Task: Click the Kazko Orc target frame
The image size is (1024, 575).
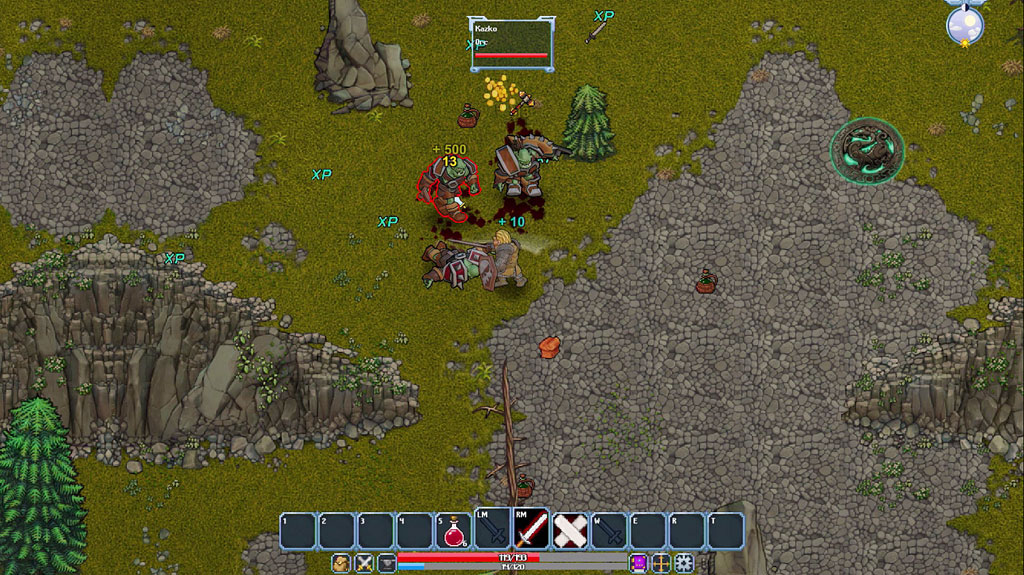Action: [511, 44]
